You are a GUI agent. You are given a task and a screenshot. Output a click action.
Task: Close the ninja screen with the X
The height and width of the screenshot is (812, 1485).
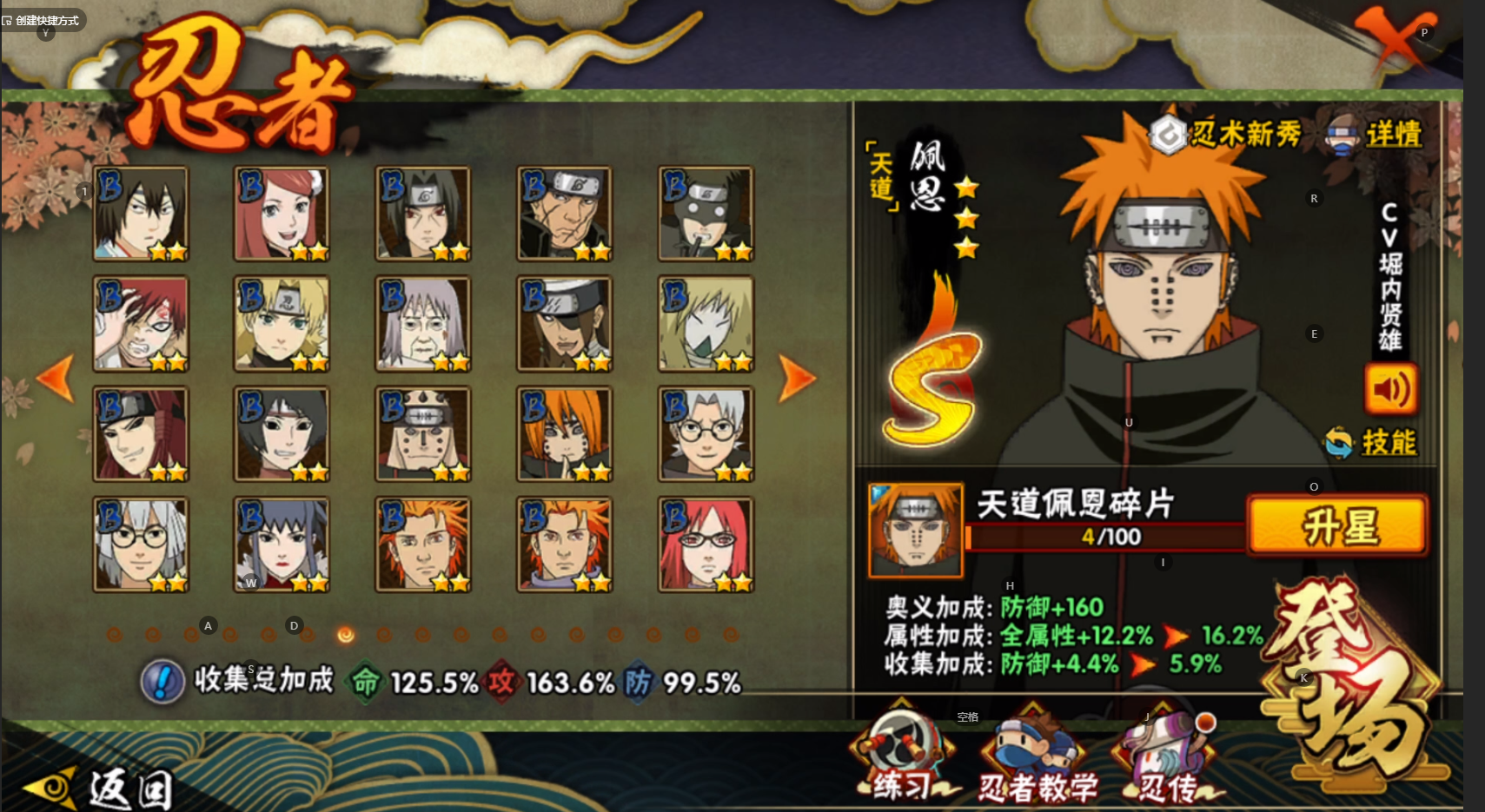coord(1392,39)
